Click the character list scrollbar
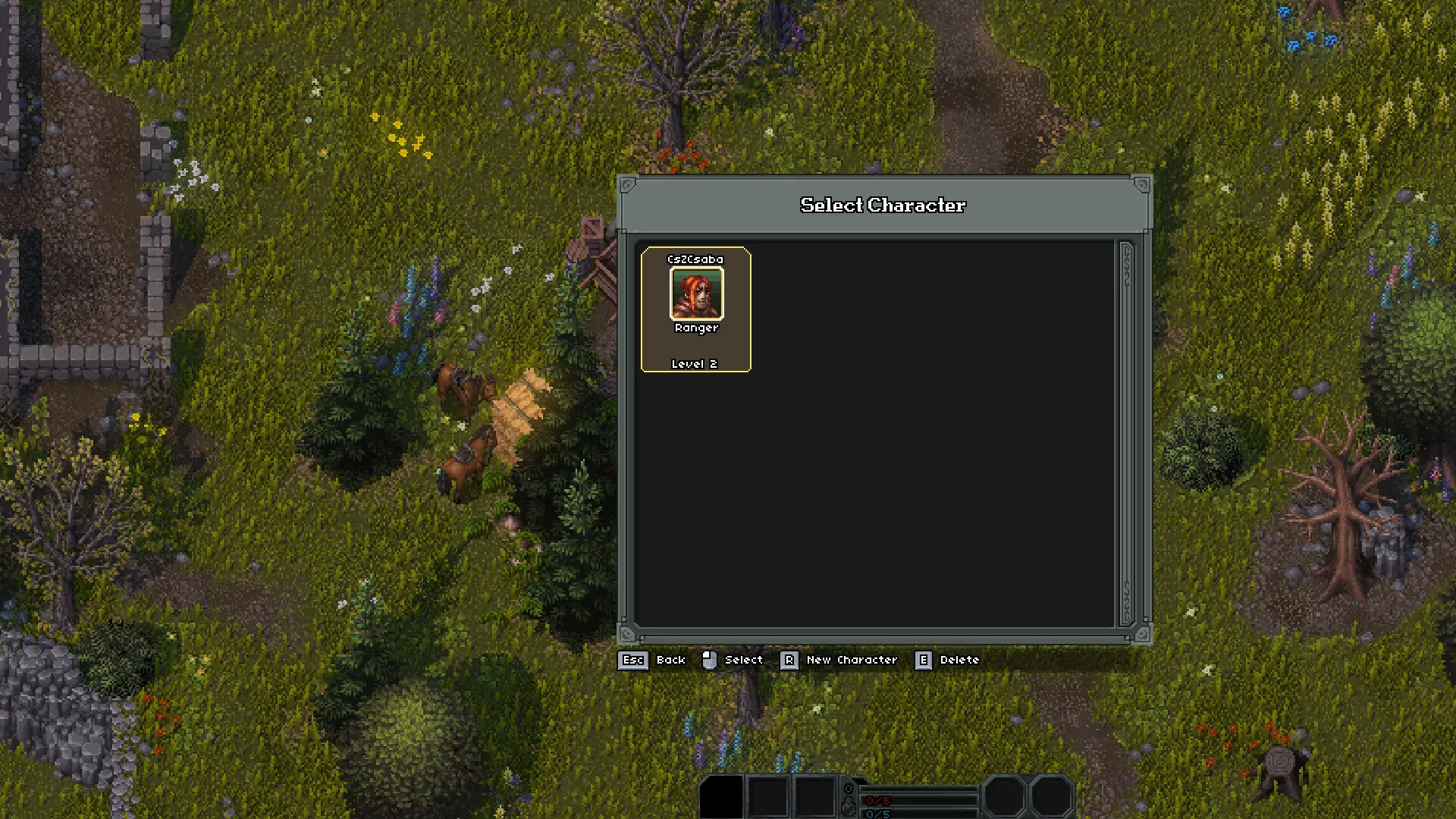The height and width of the screenshot is (819, 1456). pos(1126,434)
